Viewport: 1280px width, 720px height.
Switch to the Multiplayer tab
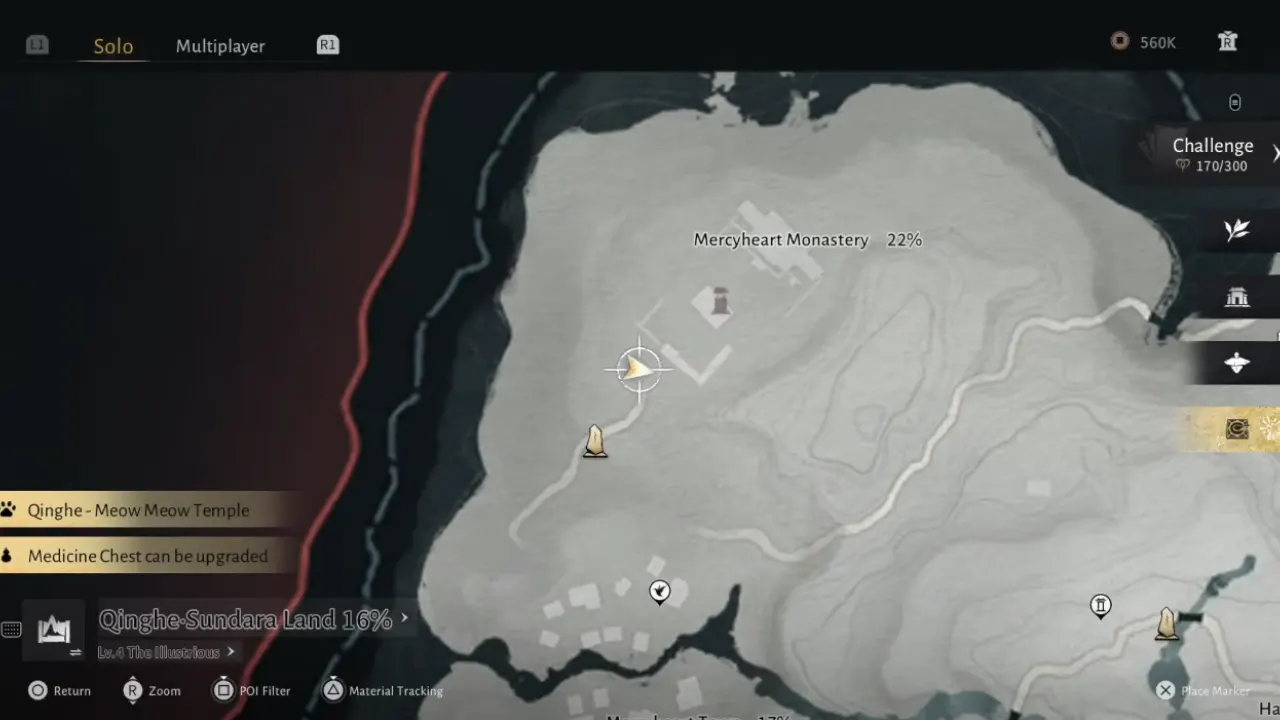220,46
